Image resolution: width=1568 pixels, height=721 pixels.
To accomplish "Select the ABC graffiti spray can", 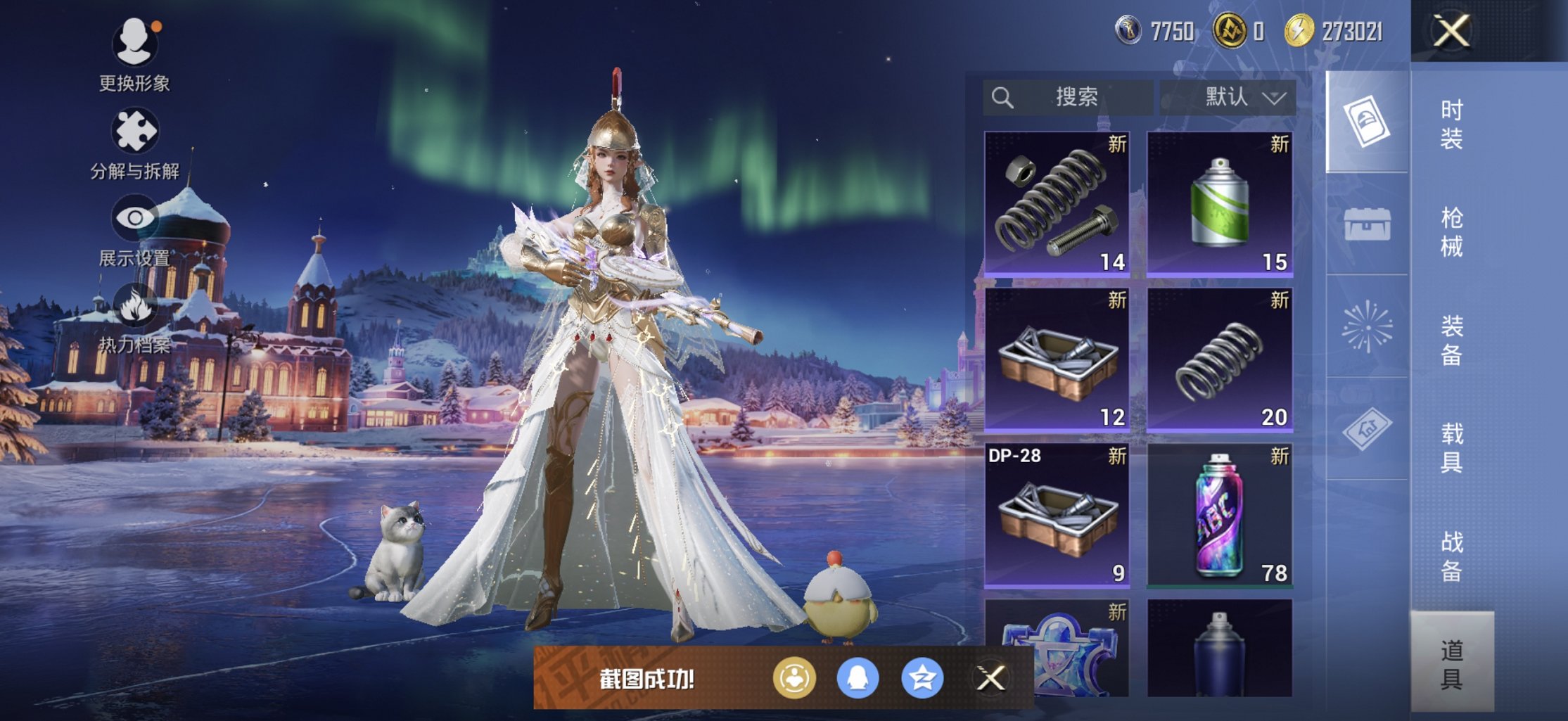I will [1220, 515].
